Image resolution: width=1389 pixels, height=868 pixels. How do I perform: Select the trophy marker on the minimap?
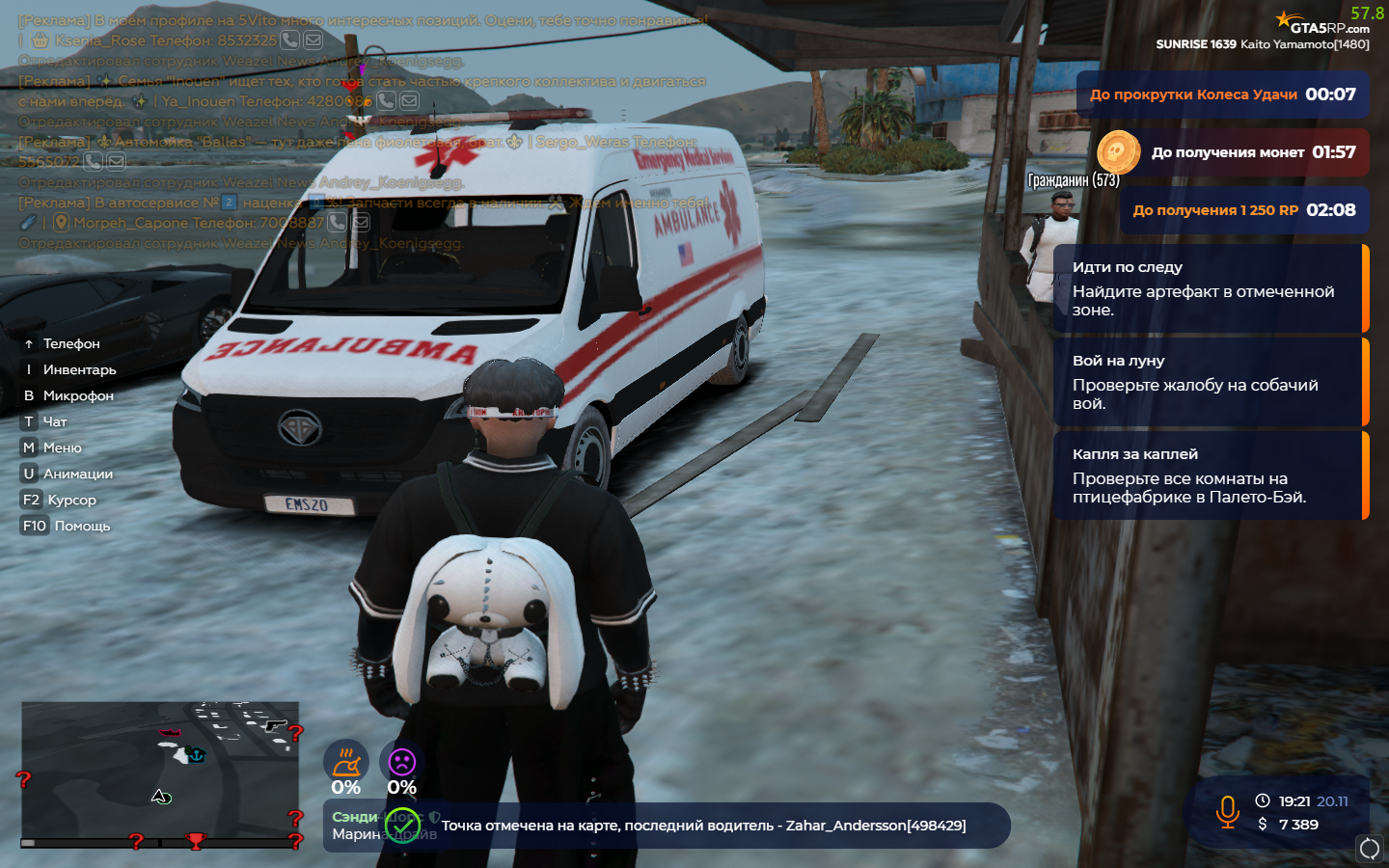click(196, 840)
